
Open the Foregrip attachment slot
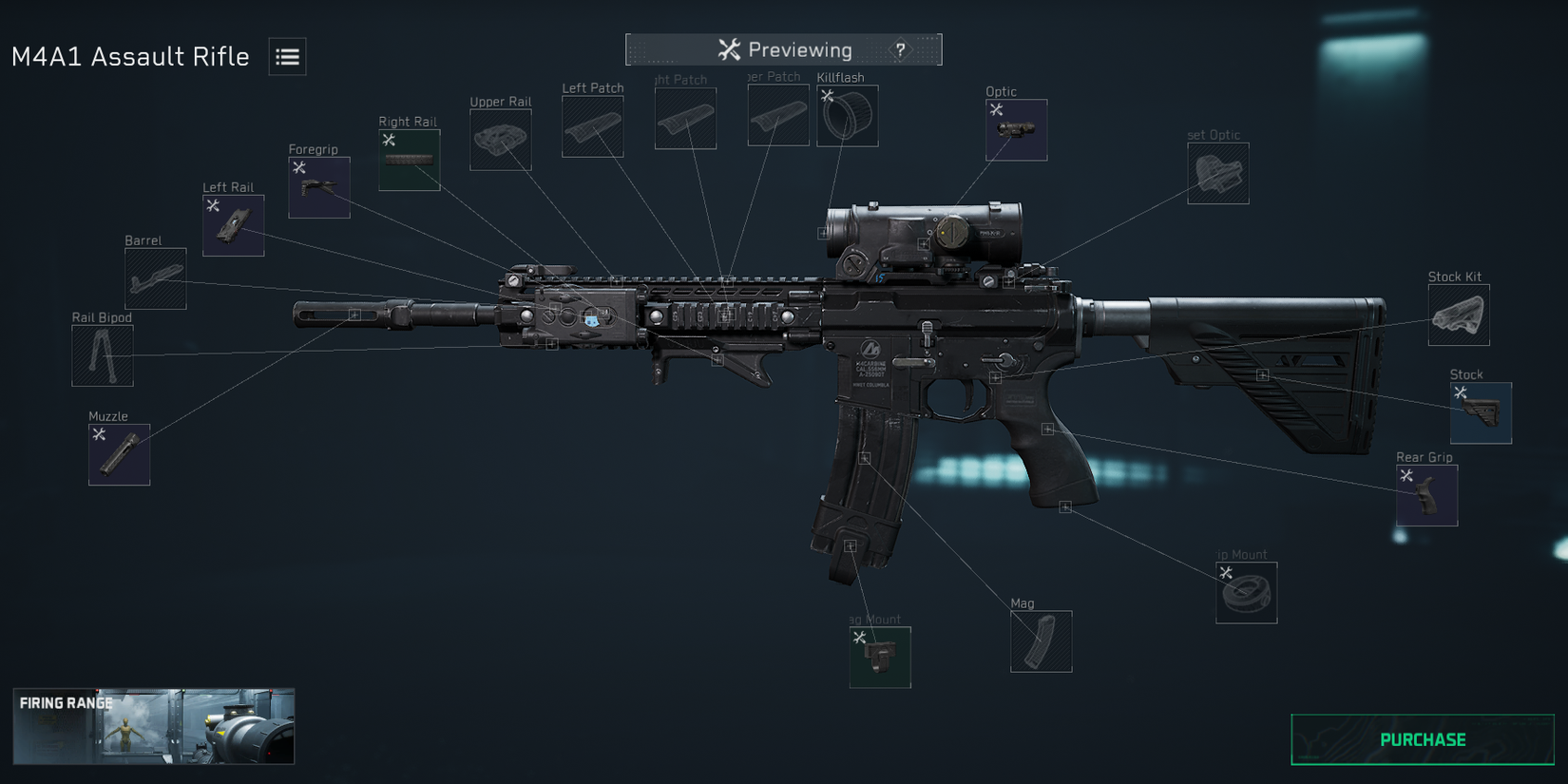click(318, 186)
